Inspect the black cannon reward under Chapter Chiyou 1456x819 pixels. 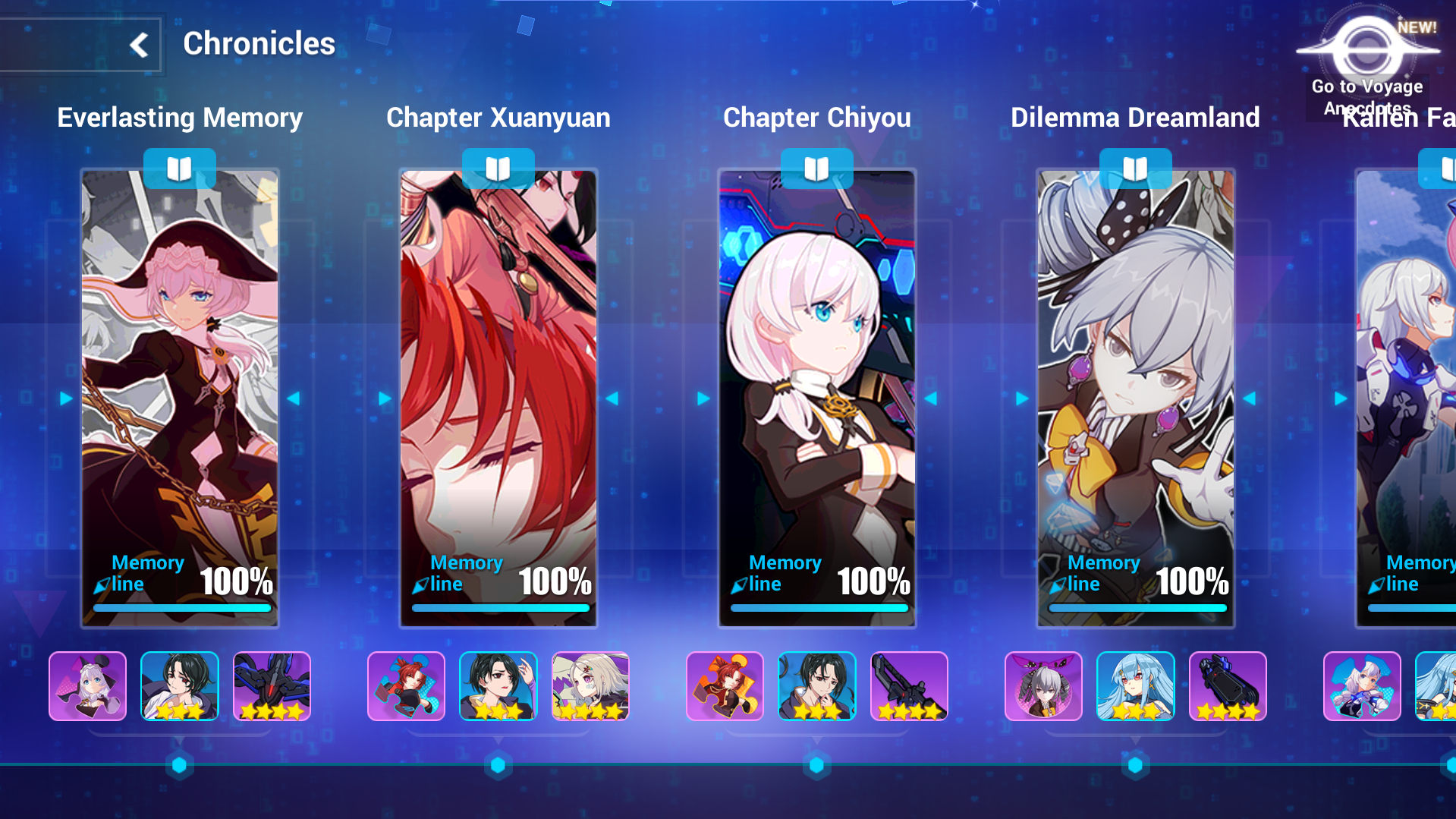(909, 686)
